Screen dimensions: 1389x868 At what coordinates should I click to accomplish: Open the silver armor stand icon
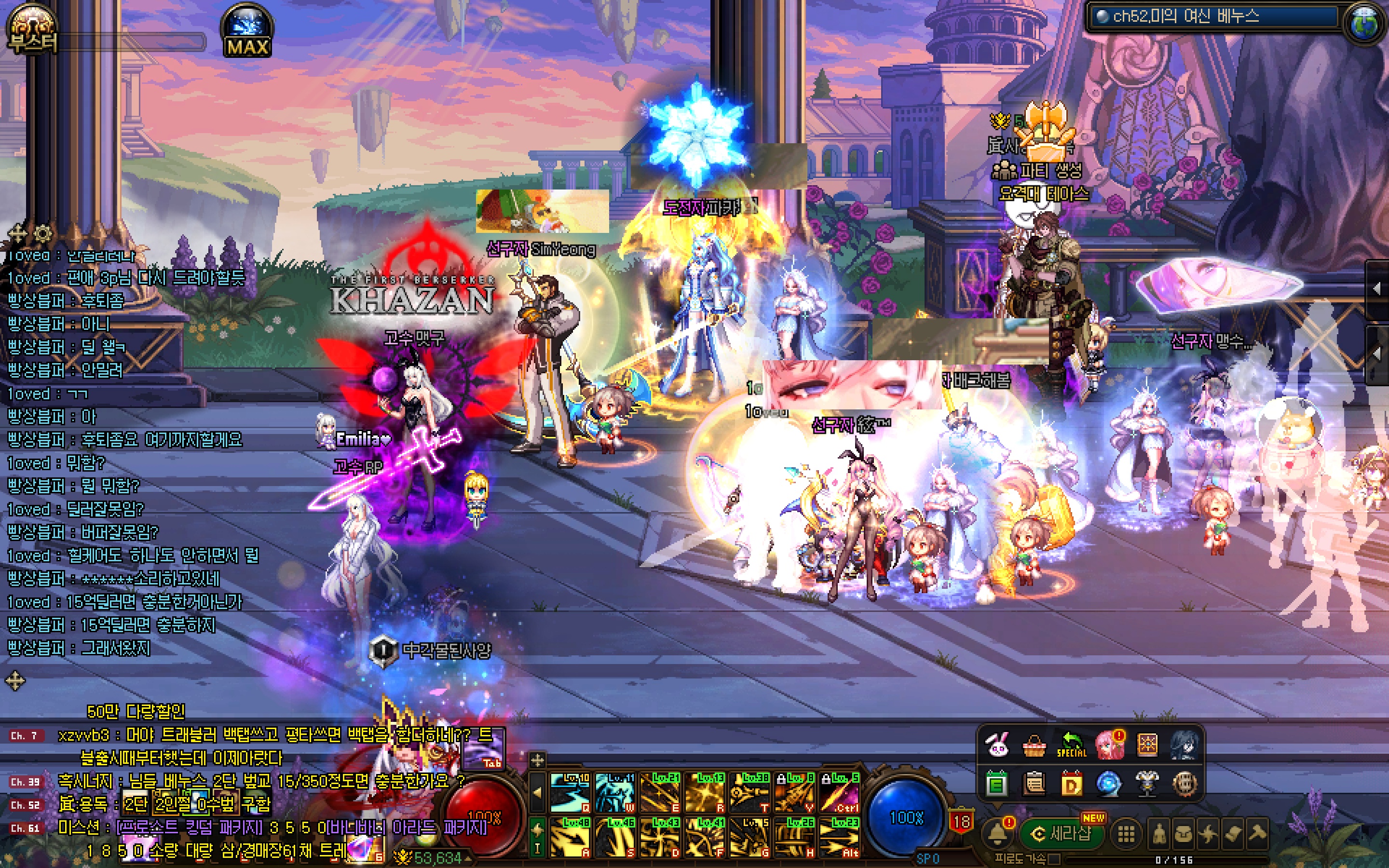(x=1147, y=783)
